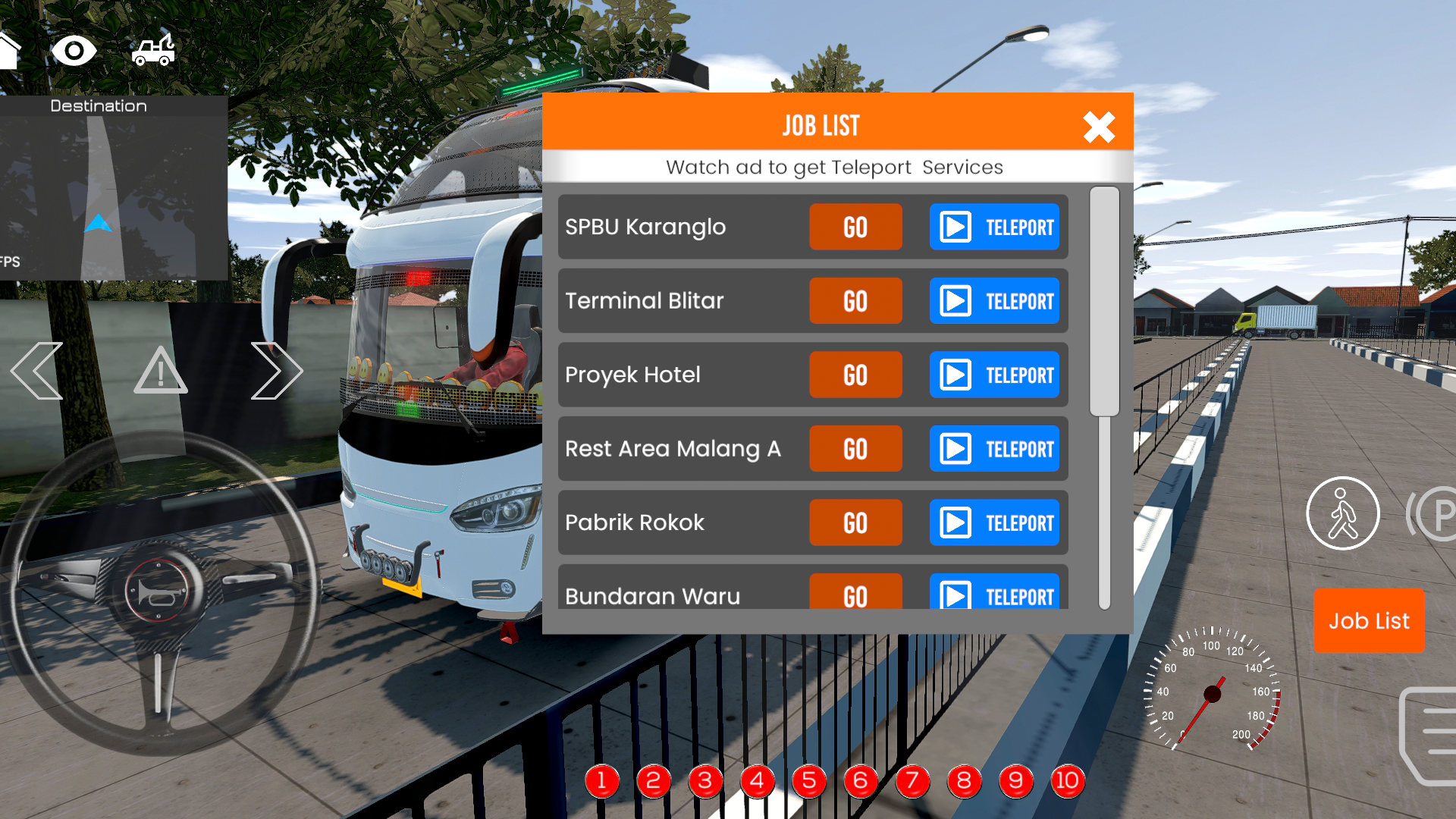Select red number 5 button
Screen dimensions: 1456x819
click(x=808, y=780)
